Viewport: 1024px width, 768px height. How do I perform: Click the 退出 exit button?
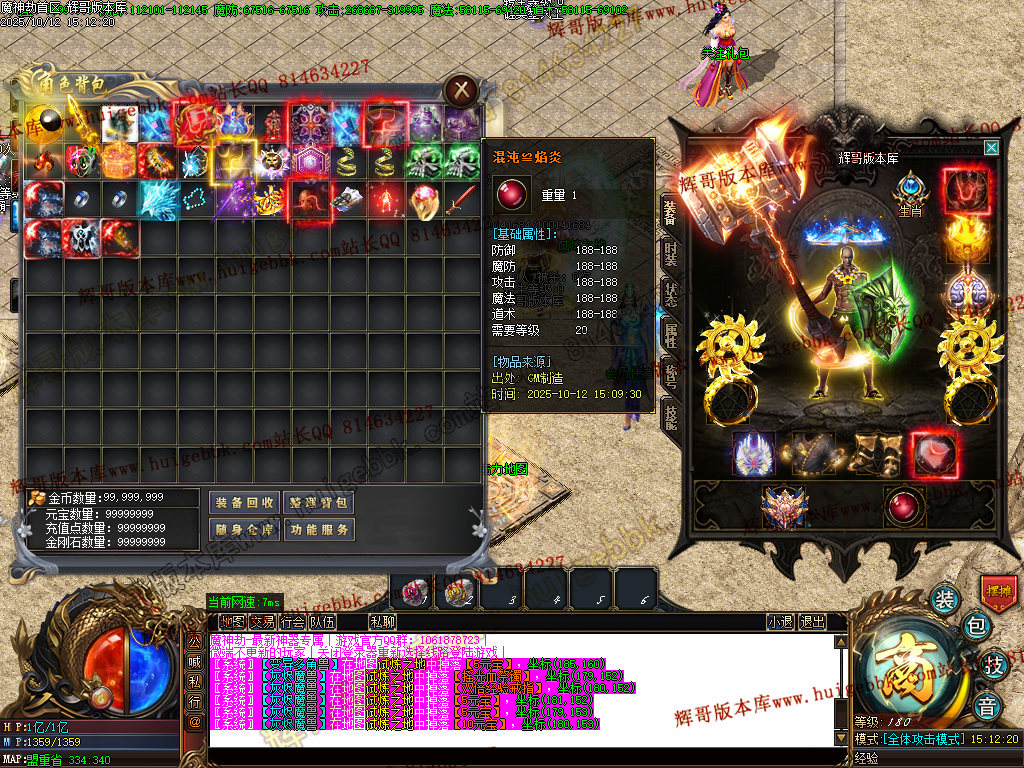(x=813, y=622)
